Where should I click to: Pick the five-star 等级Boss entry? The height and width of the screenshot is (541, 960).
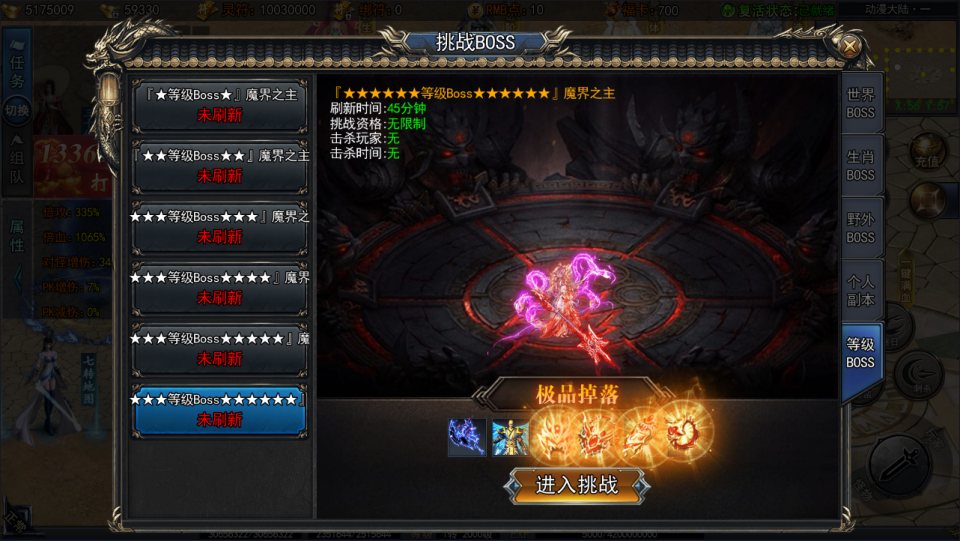click(220, 349)
